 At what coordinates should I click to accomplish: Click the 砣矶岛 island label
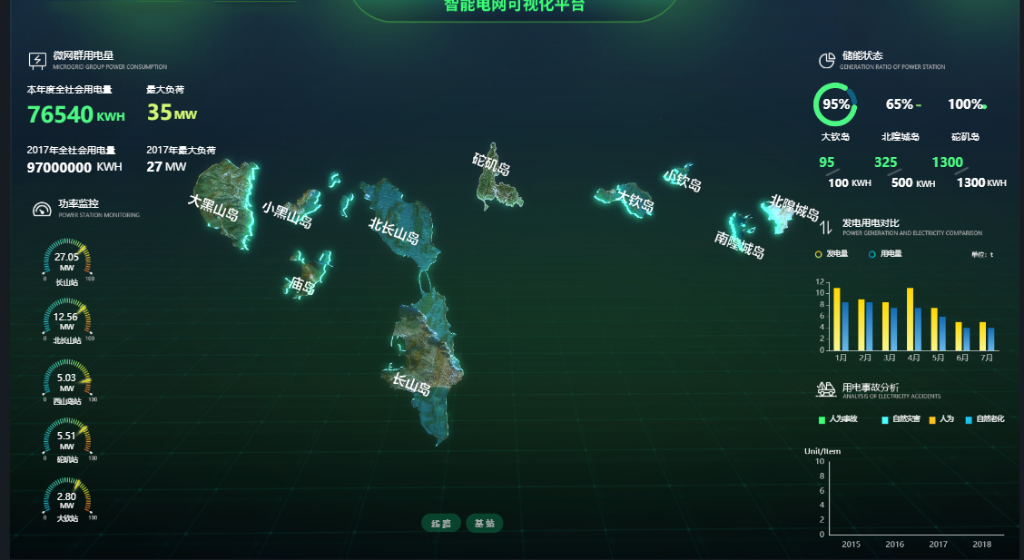coord(492,164)
